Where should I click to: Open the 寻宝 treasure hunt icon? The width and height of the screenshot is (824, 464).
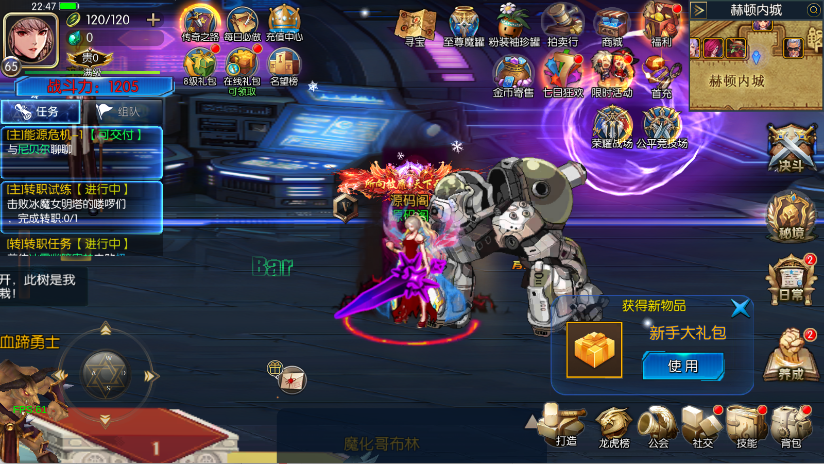click(415, 26)
